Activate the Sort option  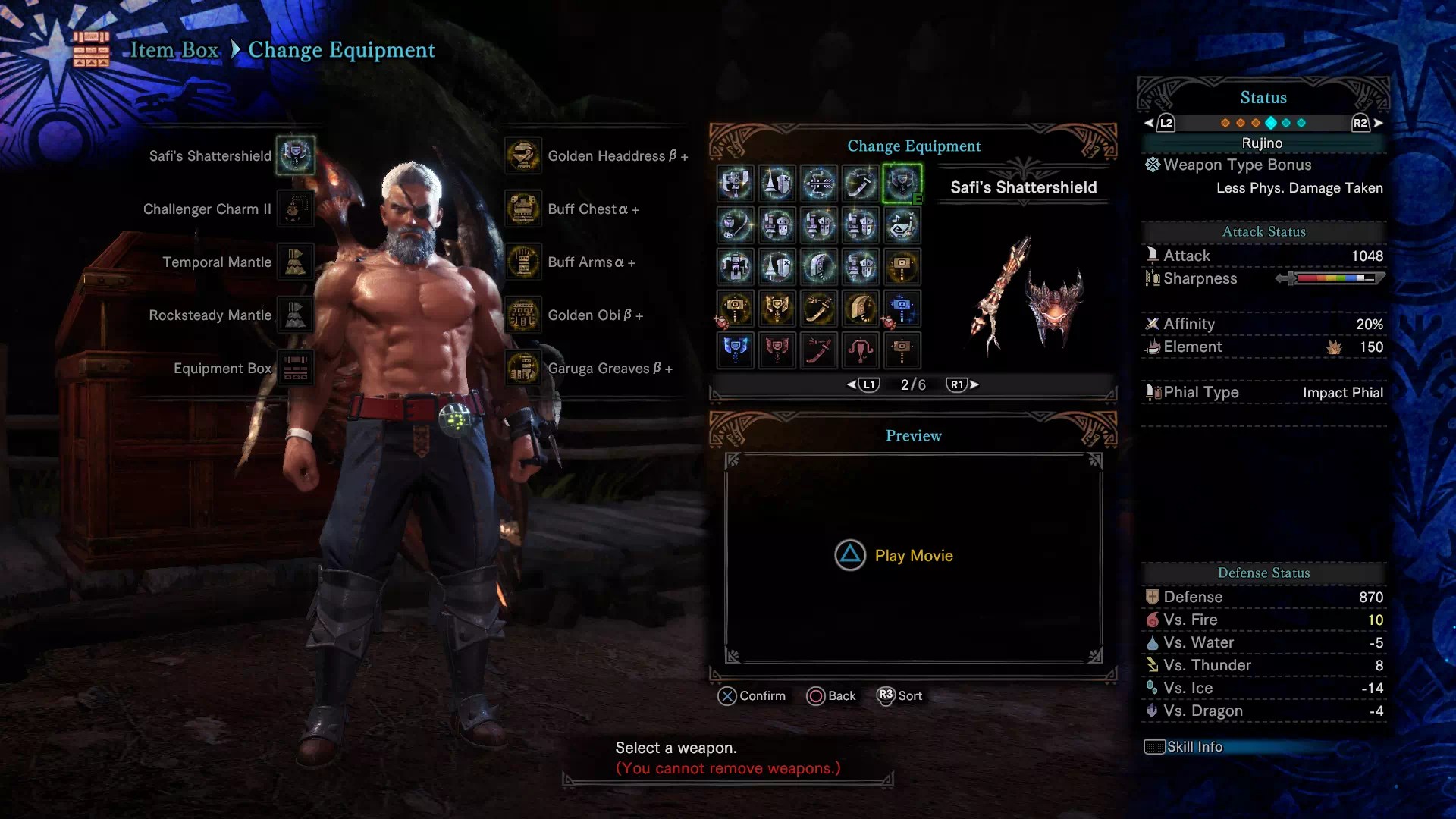point(899,695)
